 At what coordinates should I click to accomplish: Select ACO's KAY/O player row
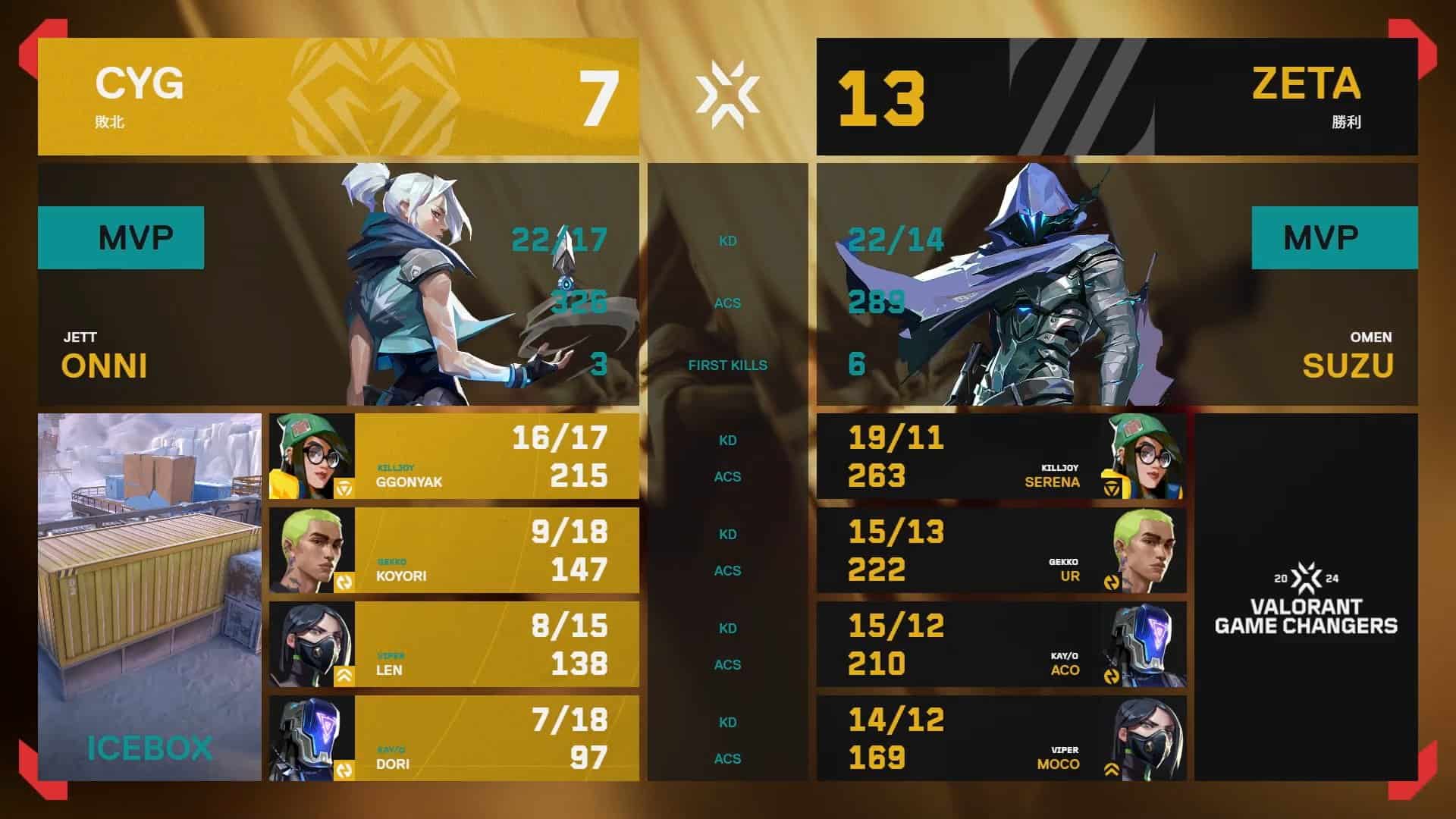point(1001,645)
